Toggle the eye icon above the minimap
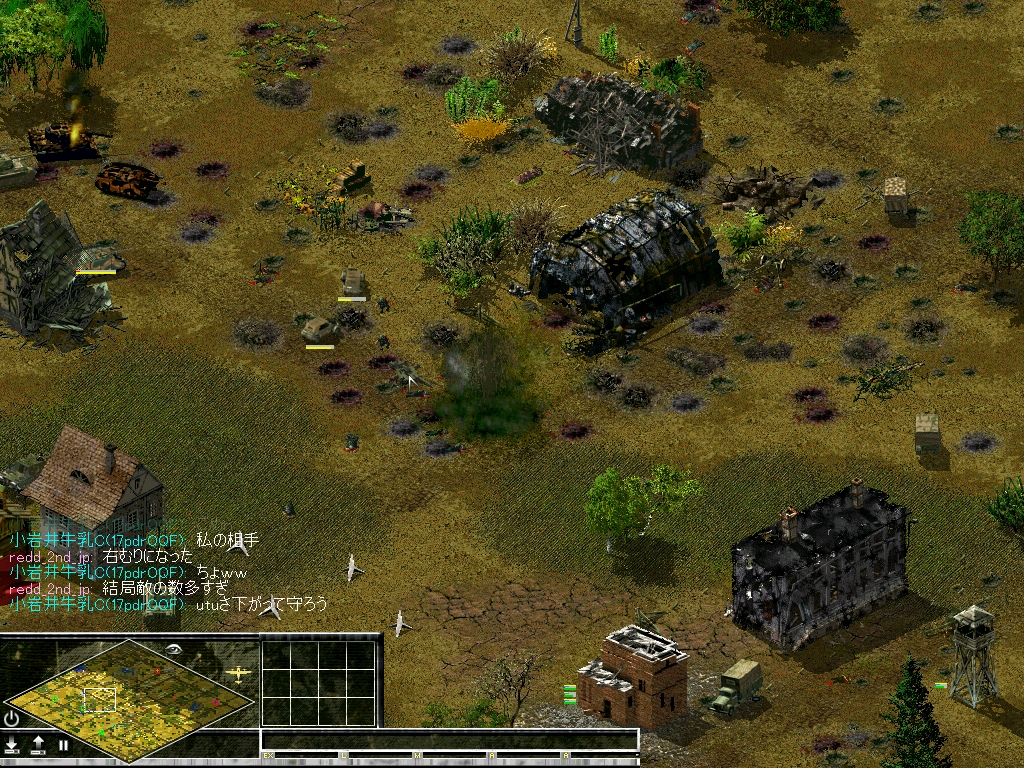Viewport: 1024px width, 768px height. pos(175,649)
